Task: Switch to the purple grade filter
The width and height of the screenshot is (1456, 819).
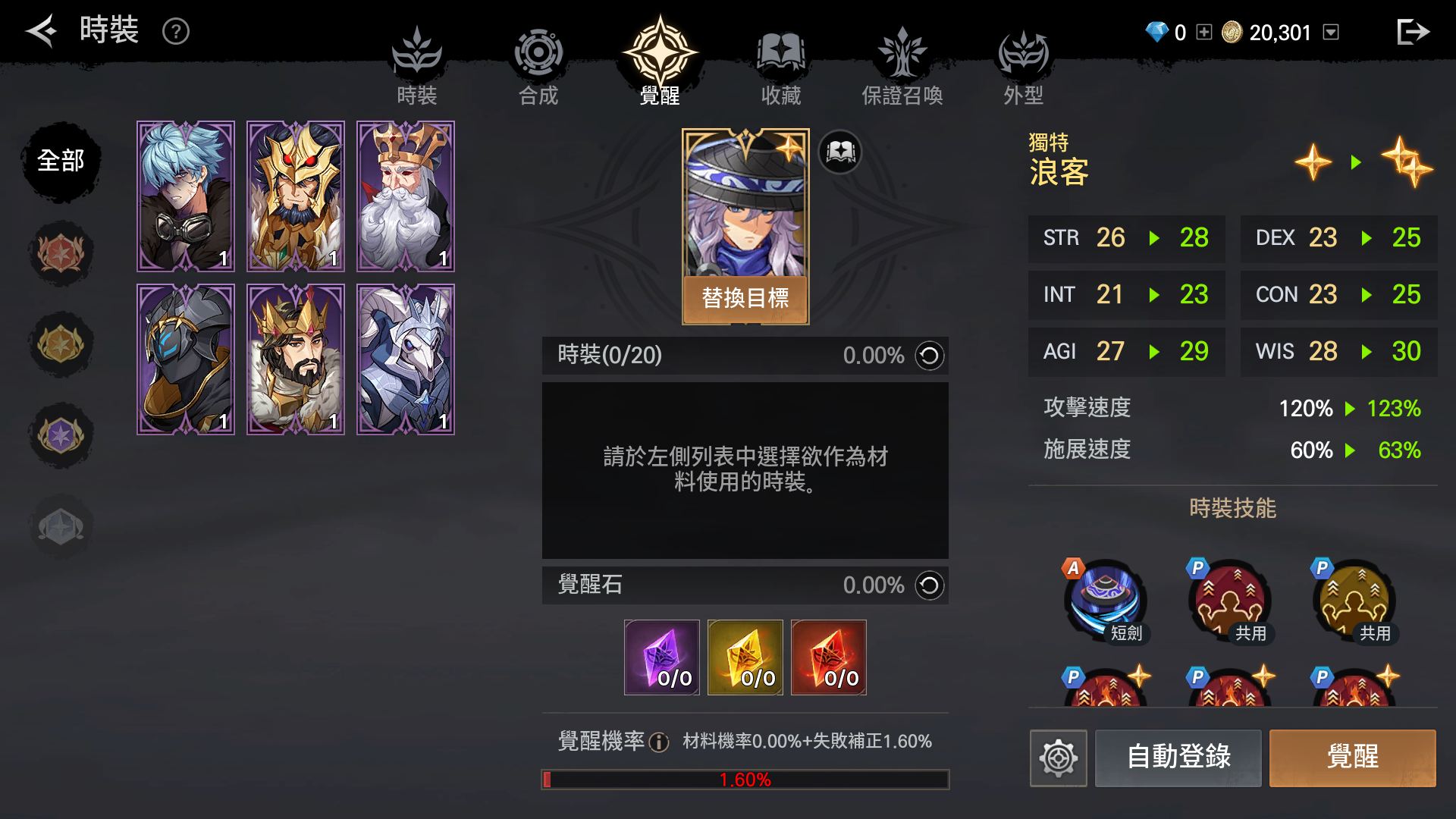Action: click(x=61, y=436)
